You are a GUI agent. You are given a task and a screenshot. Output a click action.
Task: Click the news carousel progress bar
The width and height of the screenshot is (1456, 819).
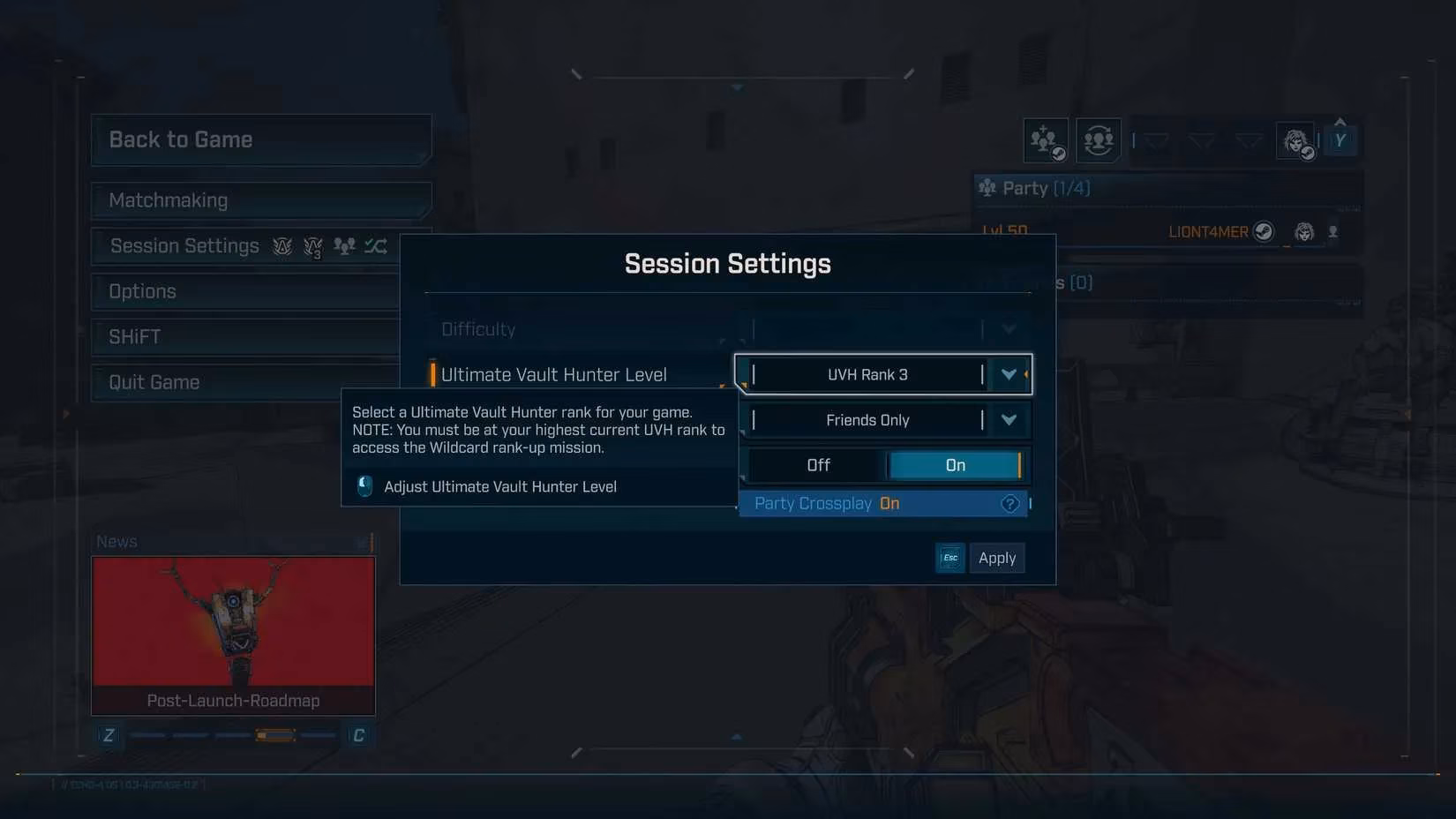point(232,733)
